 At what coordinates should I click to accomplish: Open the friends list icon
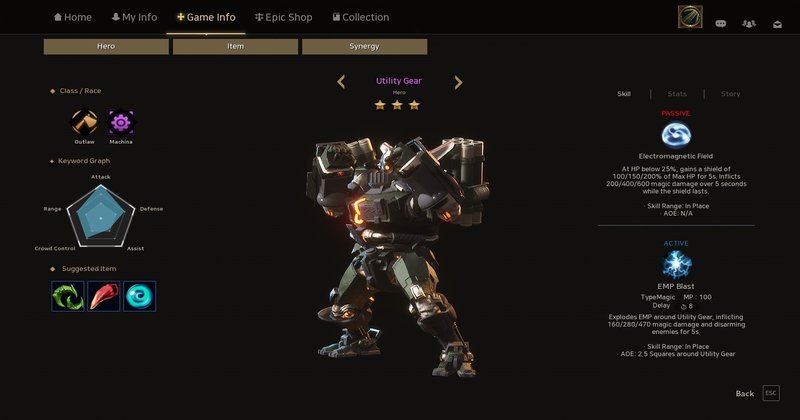point(749,22)
